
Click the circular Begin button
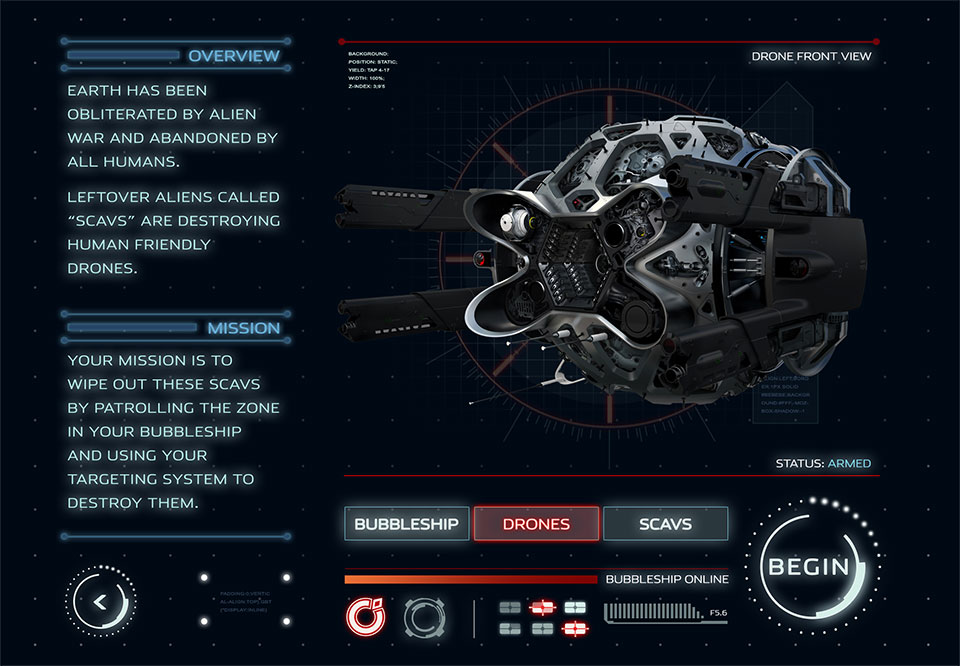[x=808, y=567]
